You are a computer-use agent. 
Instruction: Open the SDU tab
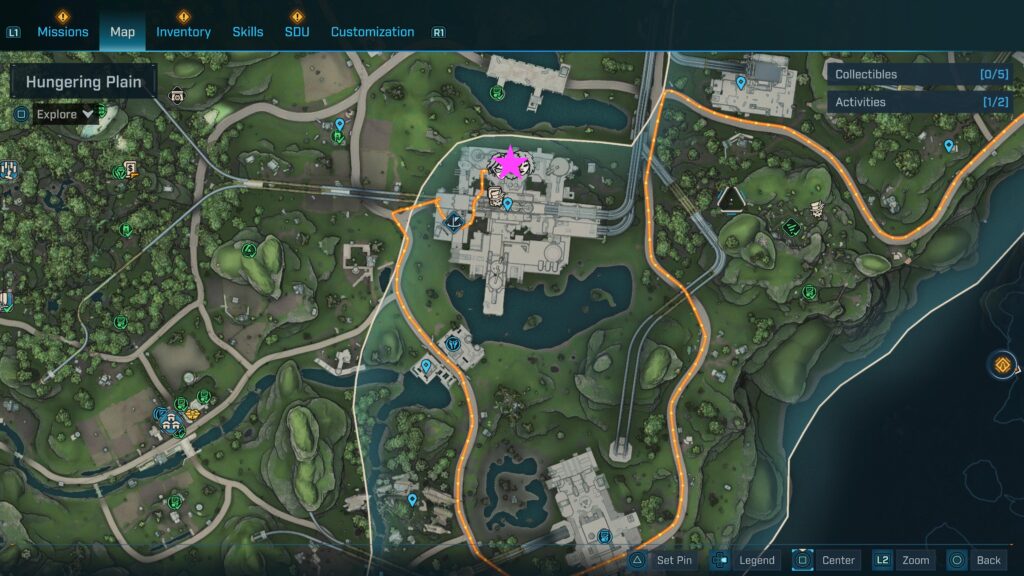point(297,32)
